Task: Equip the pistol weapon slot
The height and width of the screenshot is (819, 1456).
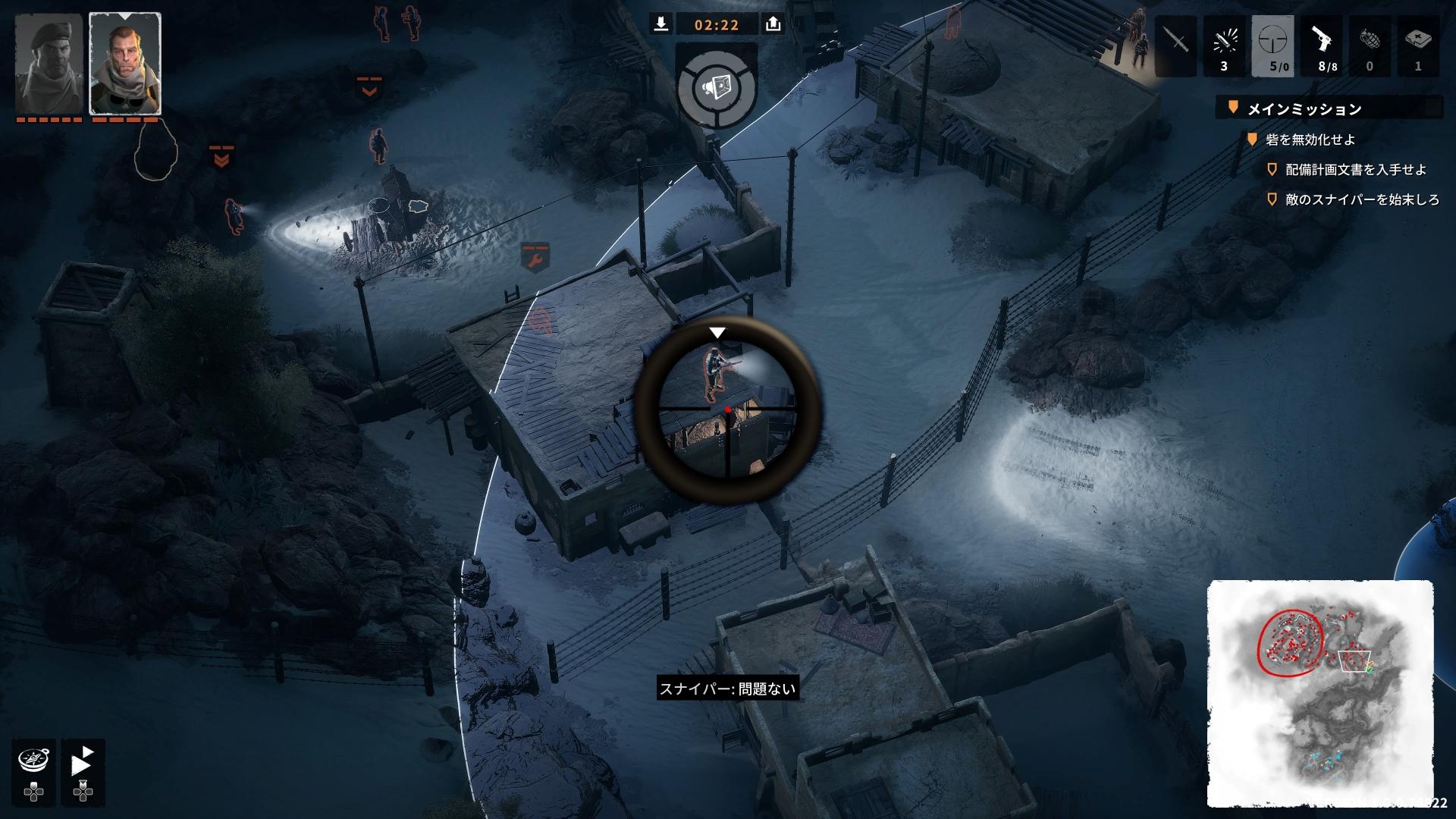Action: 1321,45
